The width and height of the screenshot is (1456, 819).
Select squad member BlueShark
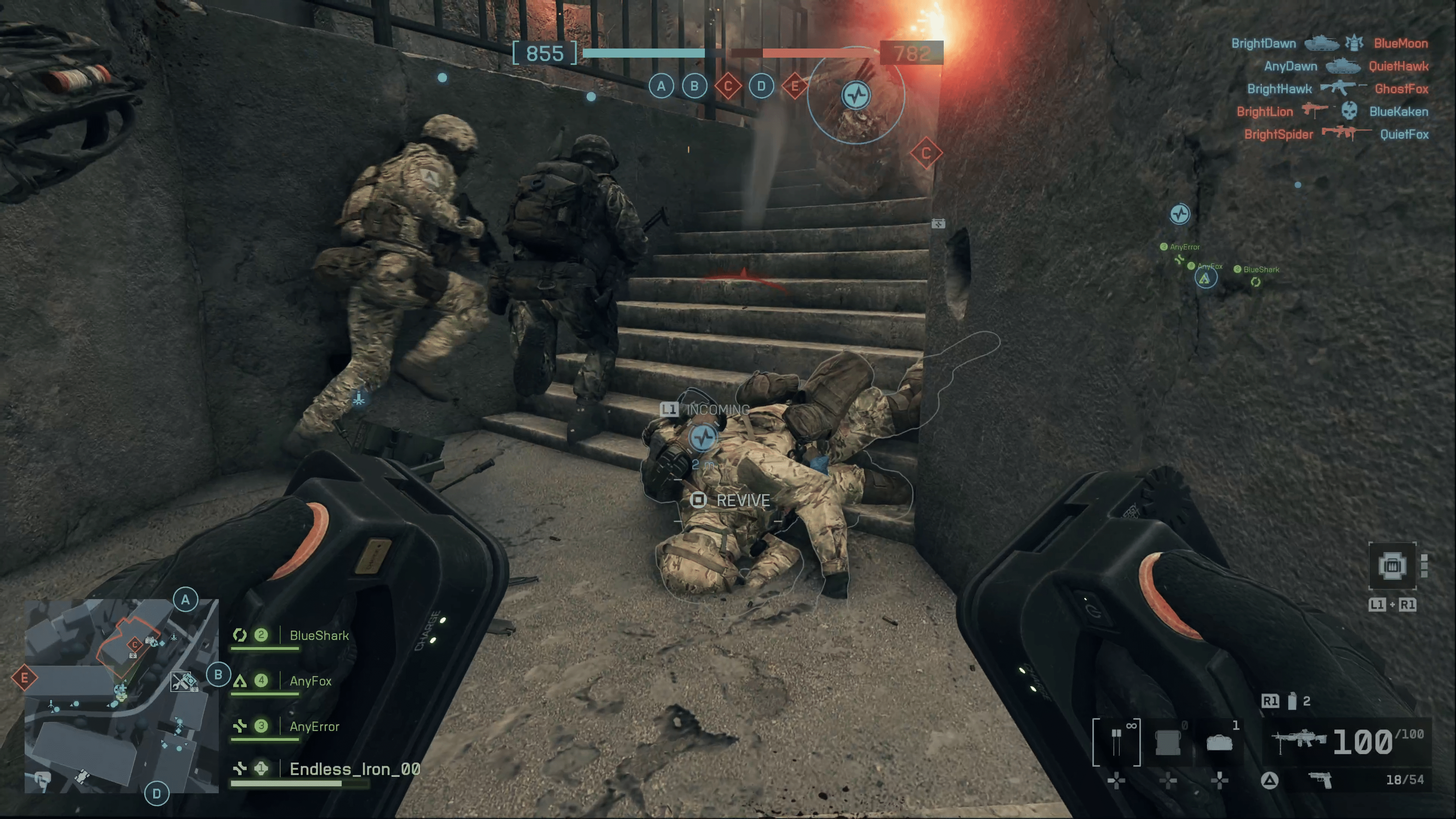(319, 636)
